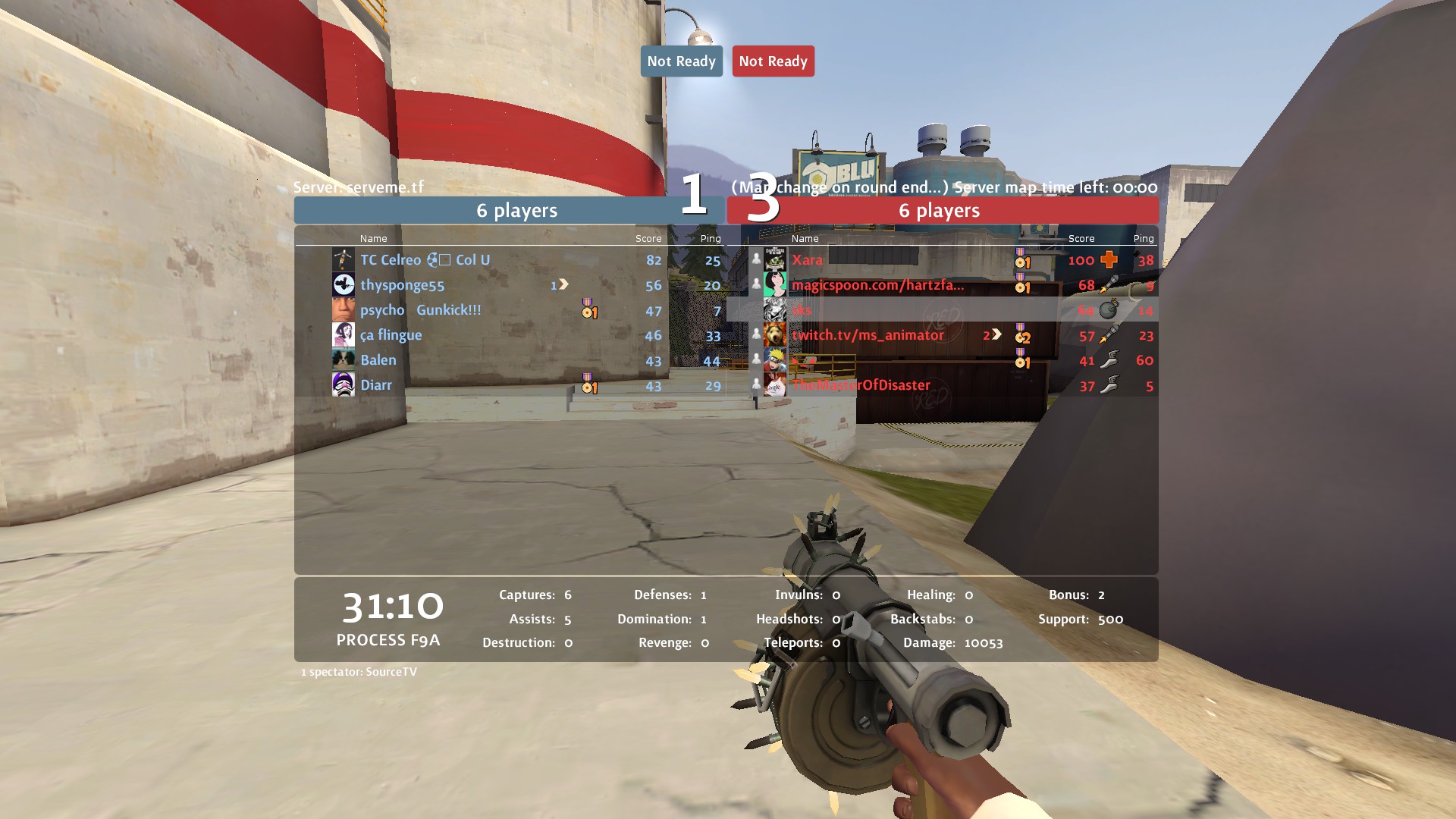Select TheMasterOfDisaster player row
The width and height of the screenshot is (1456, 819).
pos(861,385)
